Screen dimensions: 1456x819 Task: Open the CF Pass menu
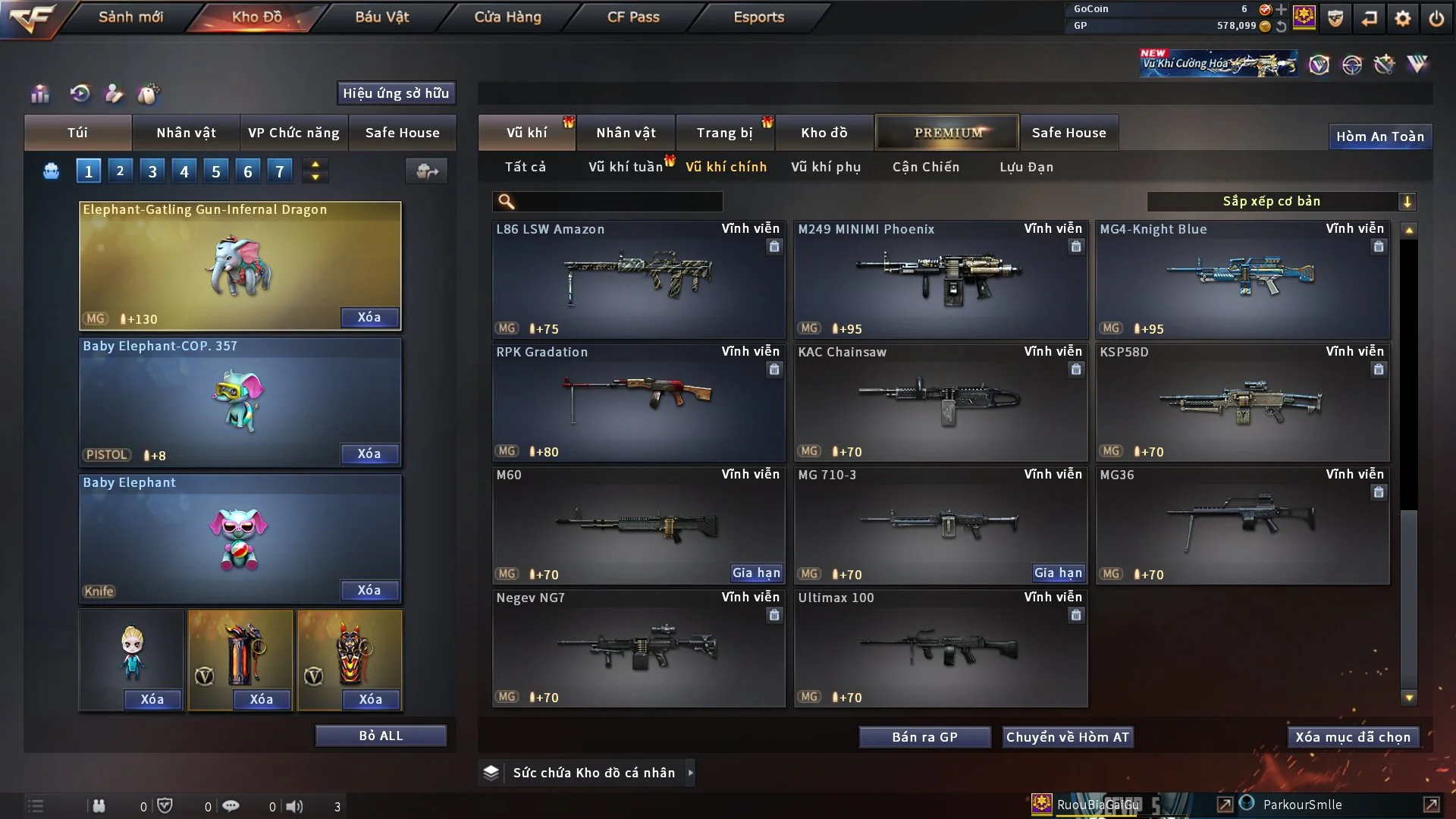[x=633, y=17]
